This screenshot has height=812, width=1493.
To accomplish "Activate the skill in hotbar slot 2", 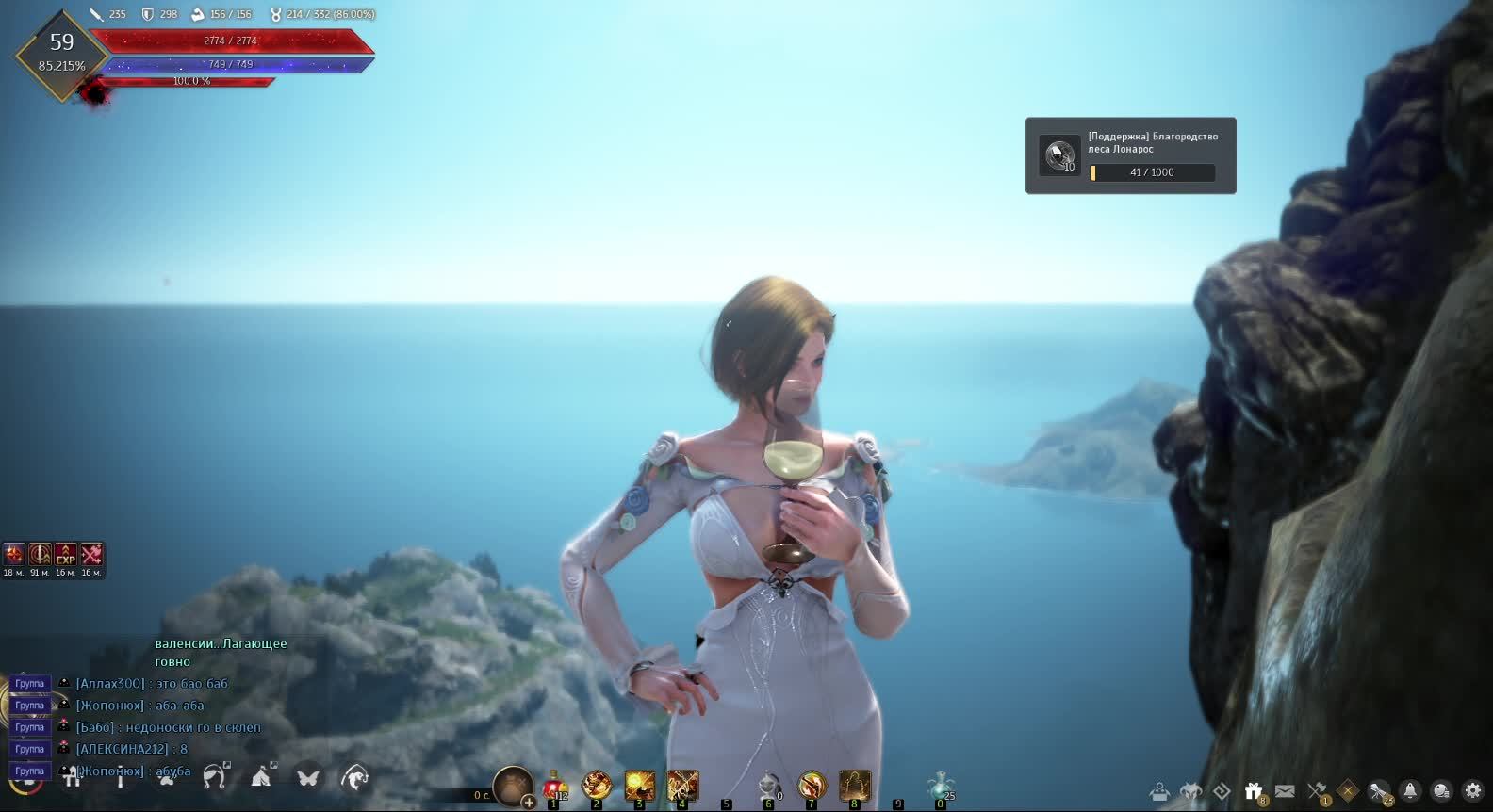I will (x=597, y=786).
